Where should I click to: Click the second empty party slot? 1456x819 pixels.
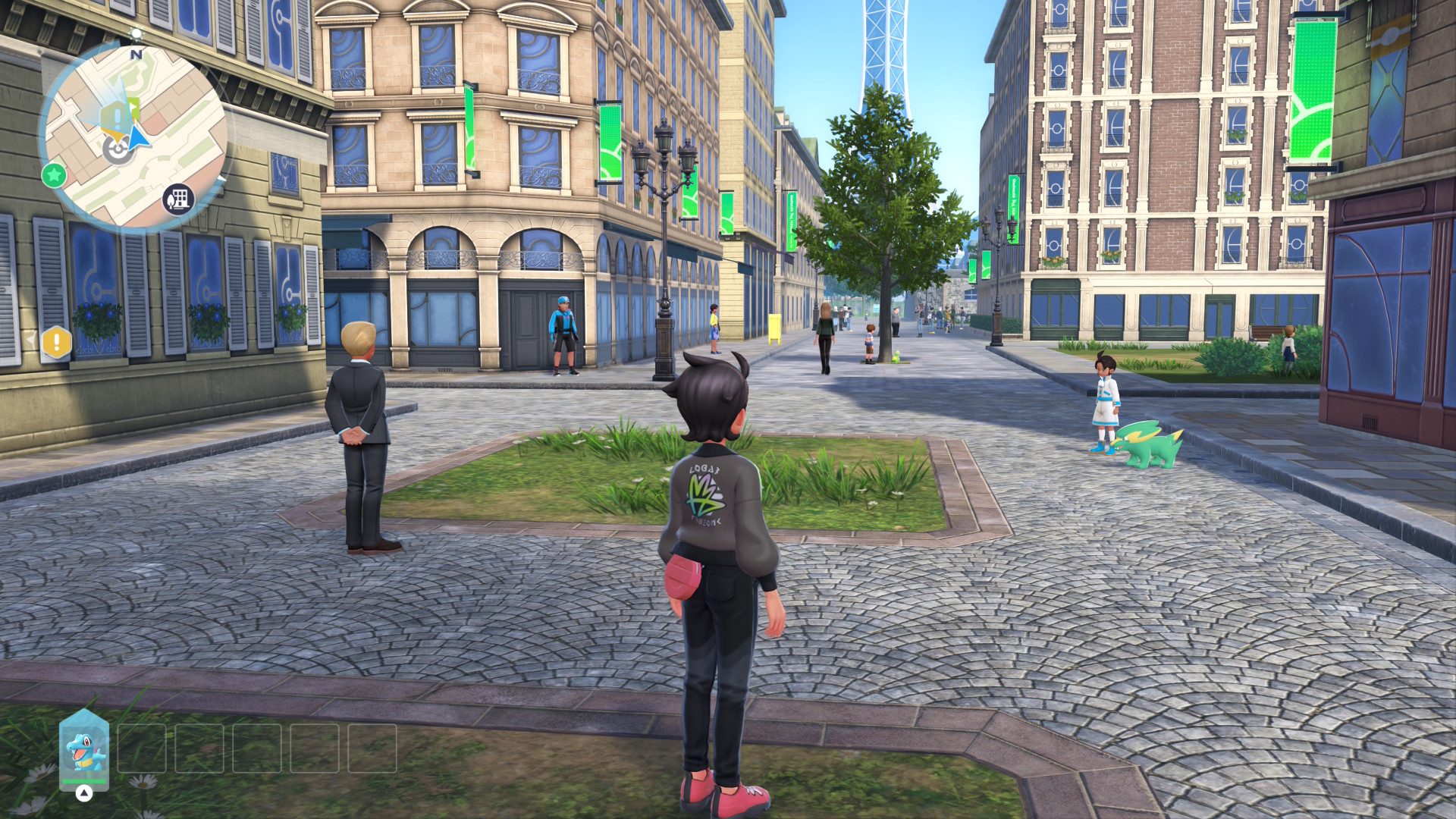(x=199, y=746)
